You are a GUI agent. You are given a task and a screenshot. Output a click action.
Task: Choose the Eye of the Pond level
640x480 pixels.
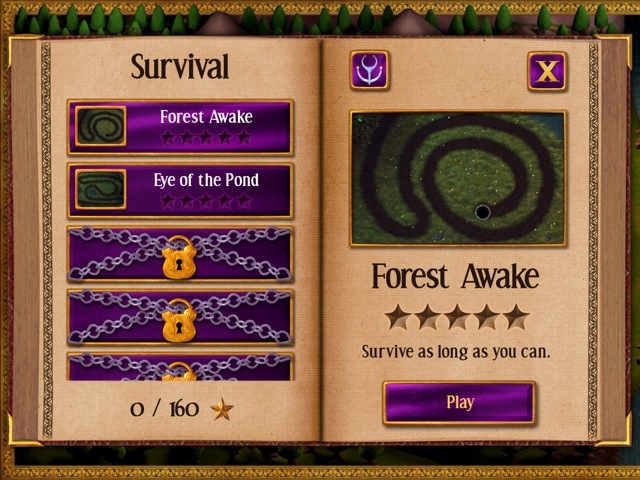click(x=180, y=190)
